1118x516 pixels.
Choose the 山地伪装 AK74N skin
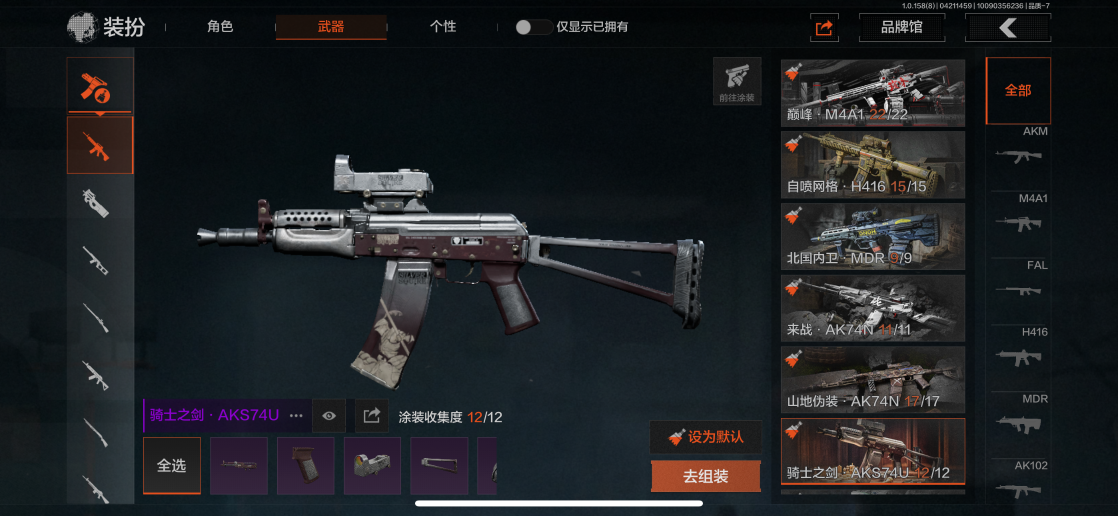pos(873,379)
